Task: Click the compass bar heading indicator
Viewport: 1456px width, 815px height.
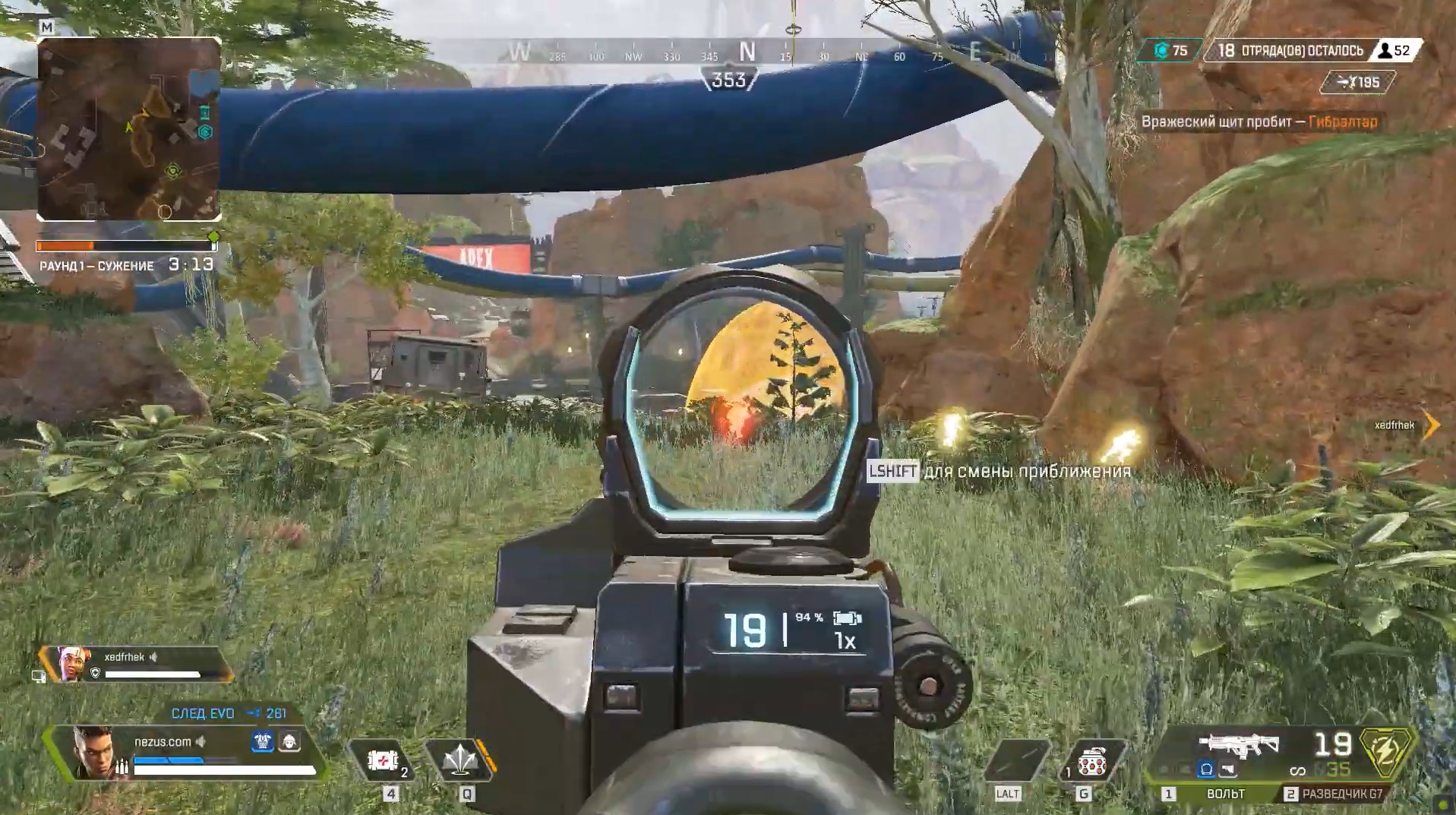Action: pos(729,79)
